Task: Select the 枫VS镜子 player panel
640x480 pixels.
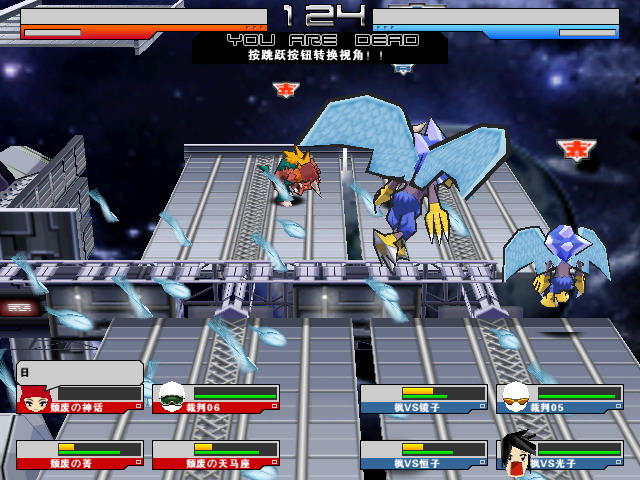Action: 424,399
